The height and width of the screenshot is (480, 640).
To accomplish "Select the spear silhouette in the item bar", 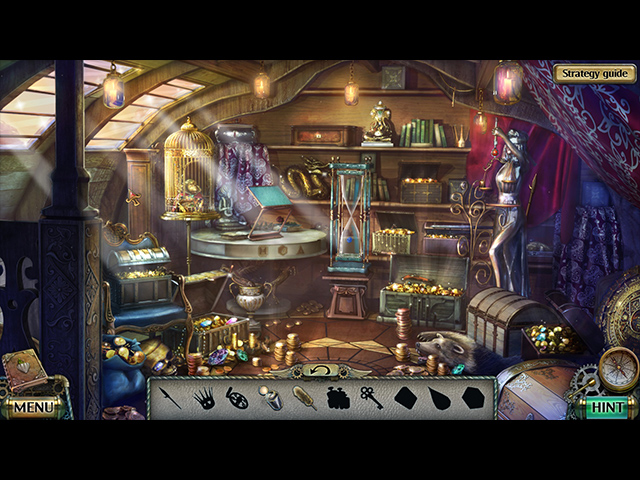I will coord(169,397).
